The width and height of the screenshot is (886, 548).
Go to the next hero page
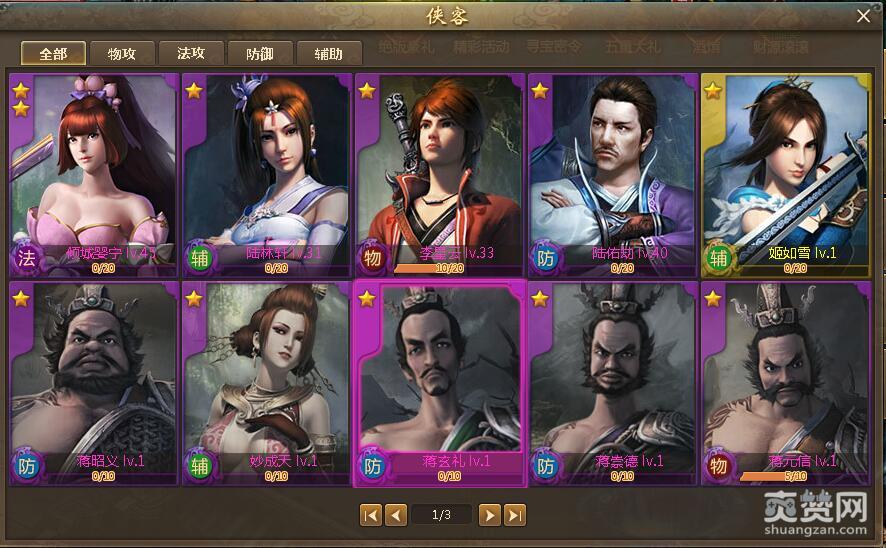click(489, 515)
